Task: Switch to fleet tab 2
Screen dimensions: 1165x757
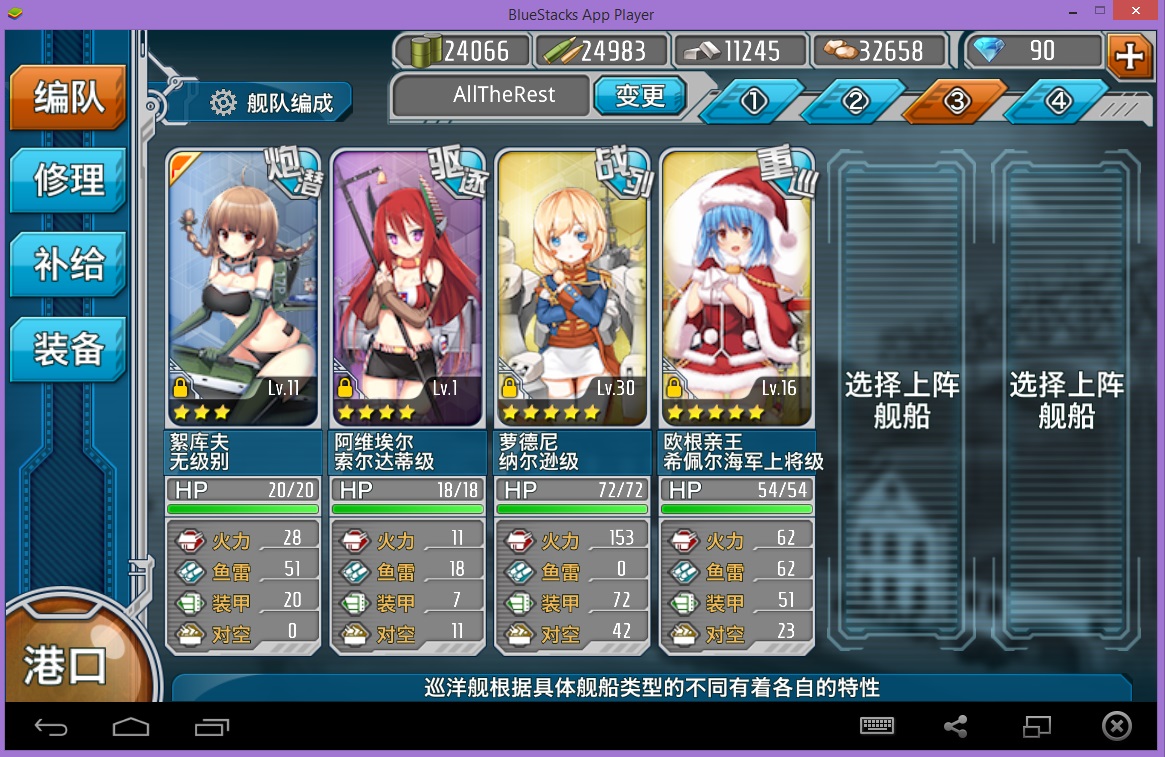Action: pos(855,101)
